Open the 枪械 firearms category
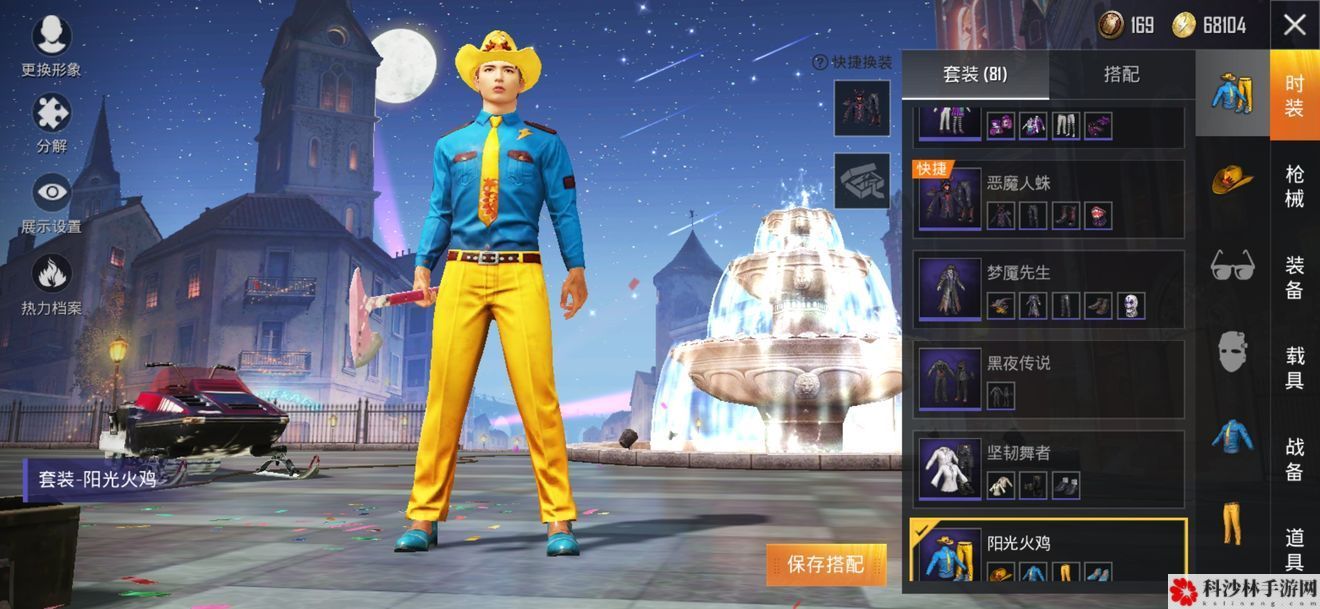The width and height of the screenshot is (1320, 609). (x=1295, y=187)
